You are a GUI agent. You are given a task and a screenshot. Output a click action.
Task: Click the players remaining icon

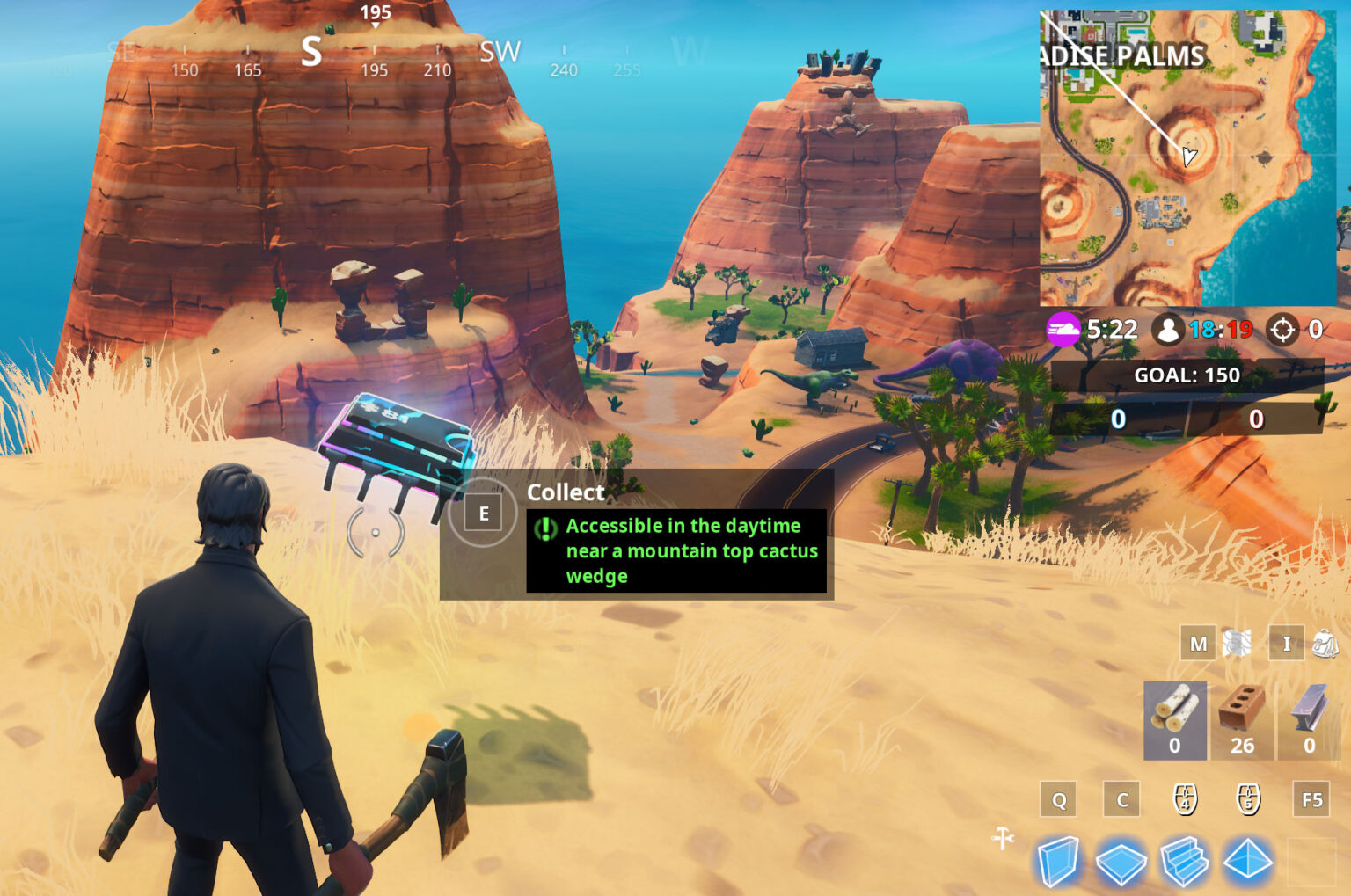click(1169, 331)
